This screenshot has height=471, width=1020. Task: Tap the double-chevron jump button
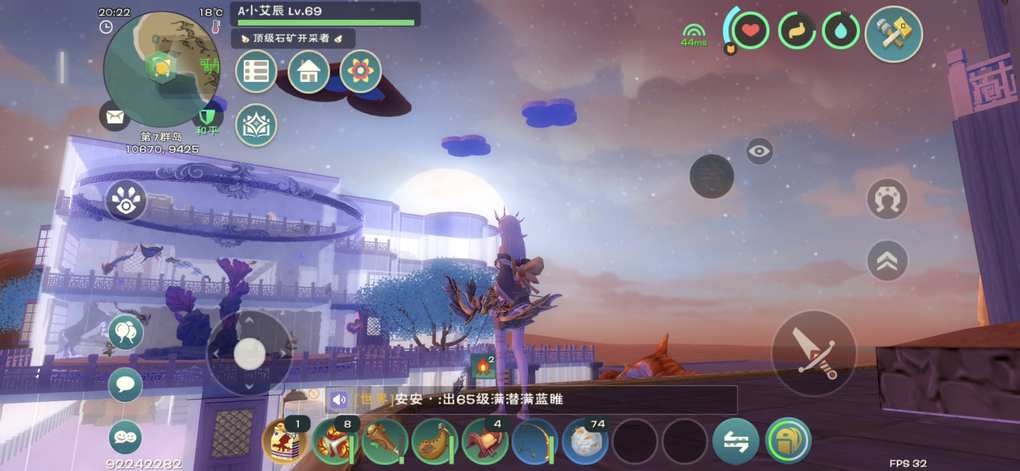[887, 260]
